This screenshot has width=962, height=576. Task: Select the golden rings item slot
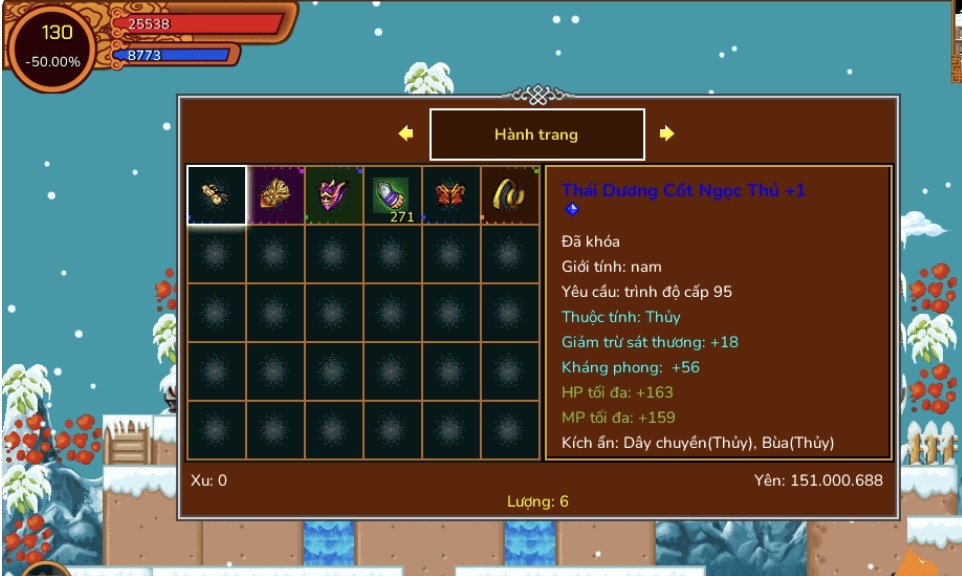click(510, 196)
